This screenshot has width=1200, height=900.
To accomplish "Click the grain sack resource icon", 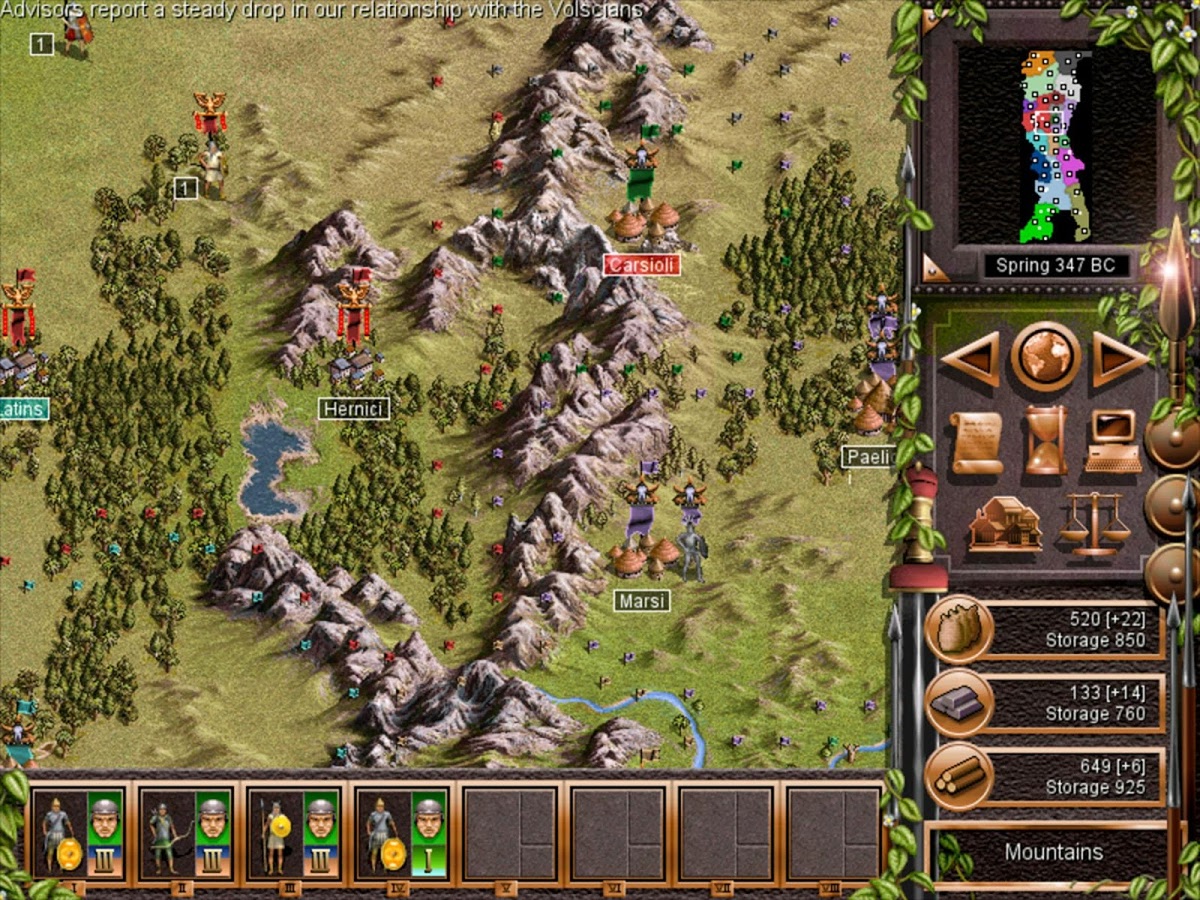I will point(958,629).
